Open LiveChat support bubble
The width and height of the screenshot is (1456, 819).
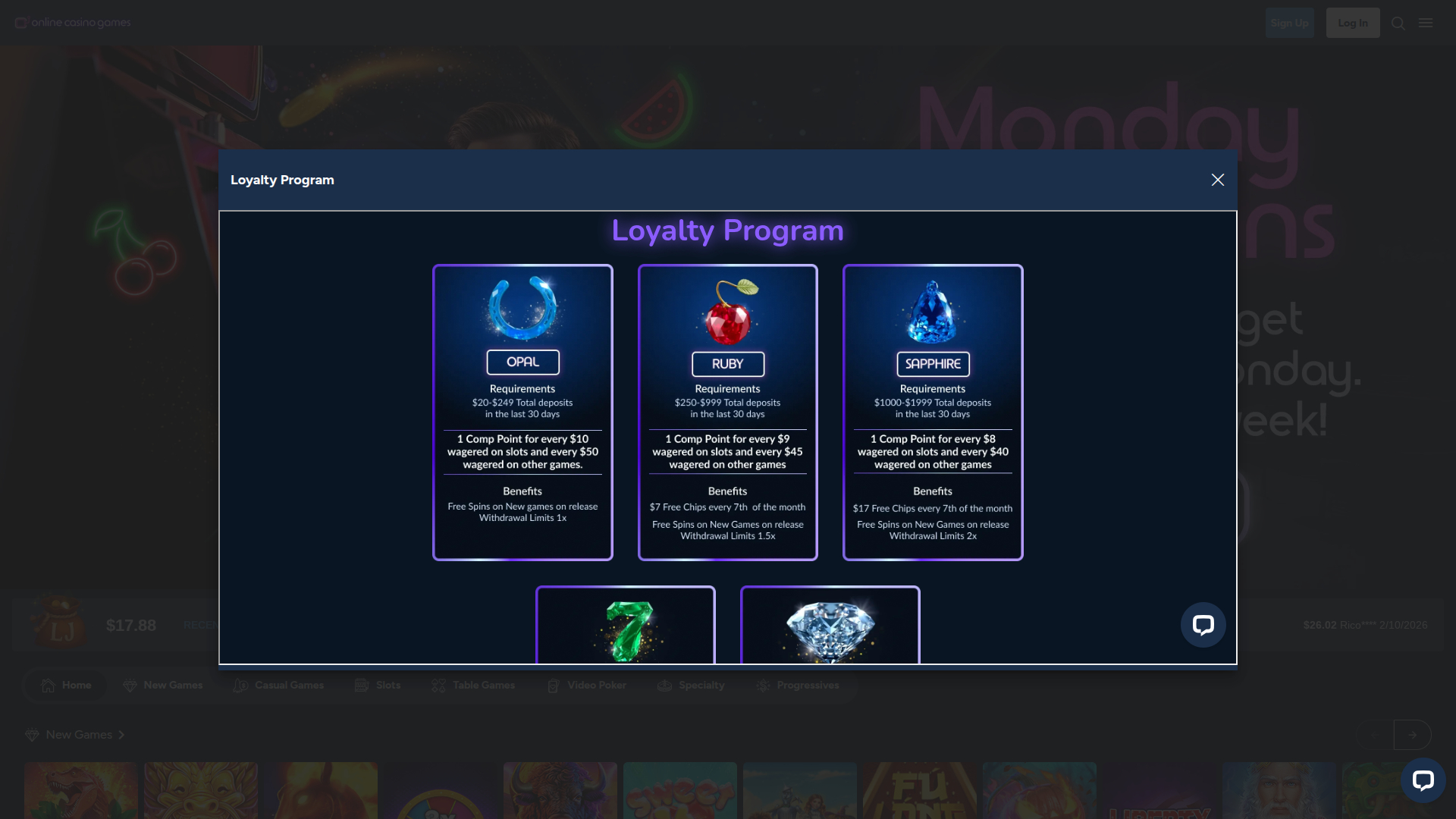pos(1203,625)
